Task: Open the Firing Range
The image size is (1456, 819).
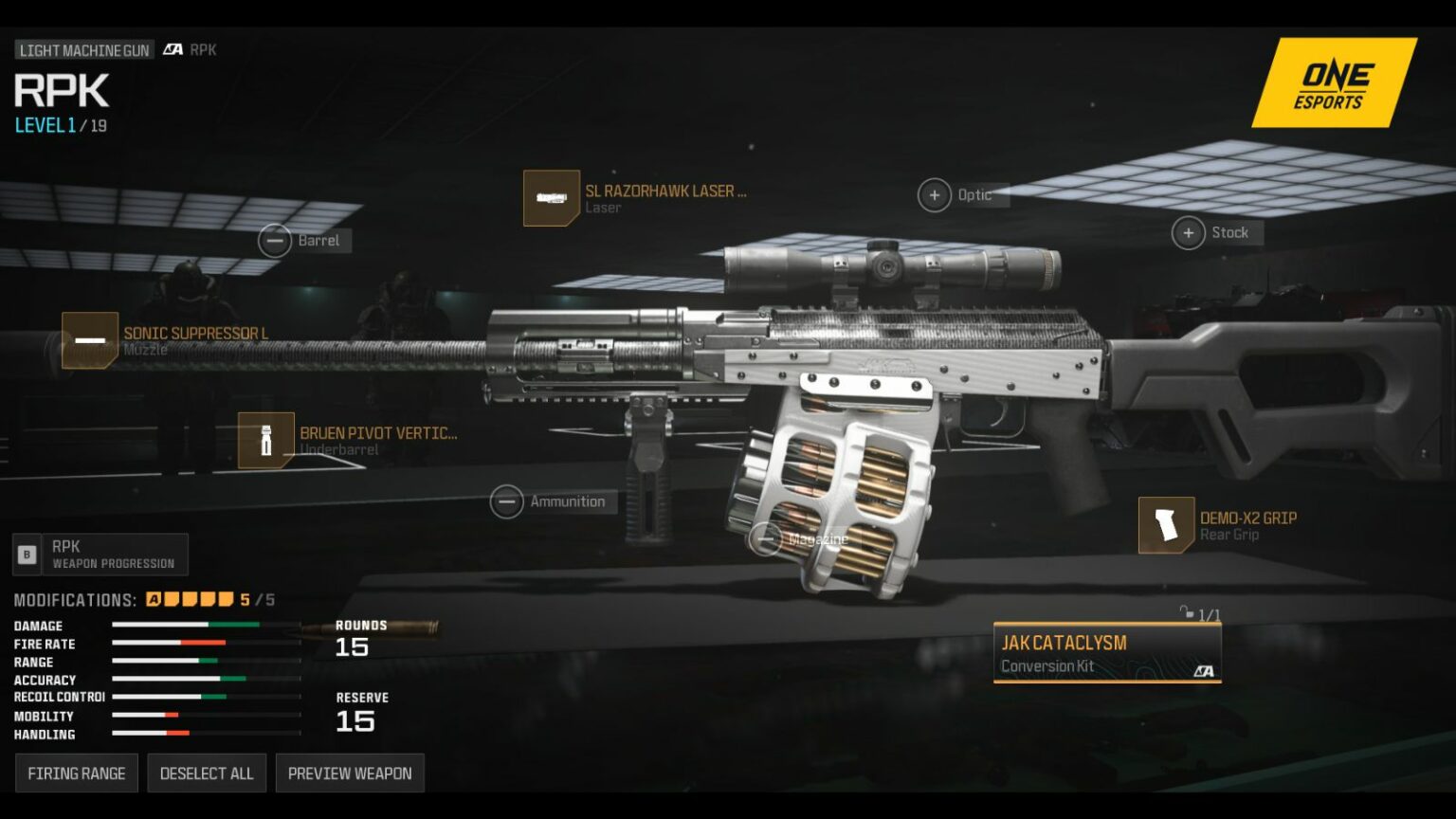Action: 77,773
